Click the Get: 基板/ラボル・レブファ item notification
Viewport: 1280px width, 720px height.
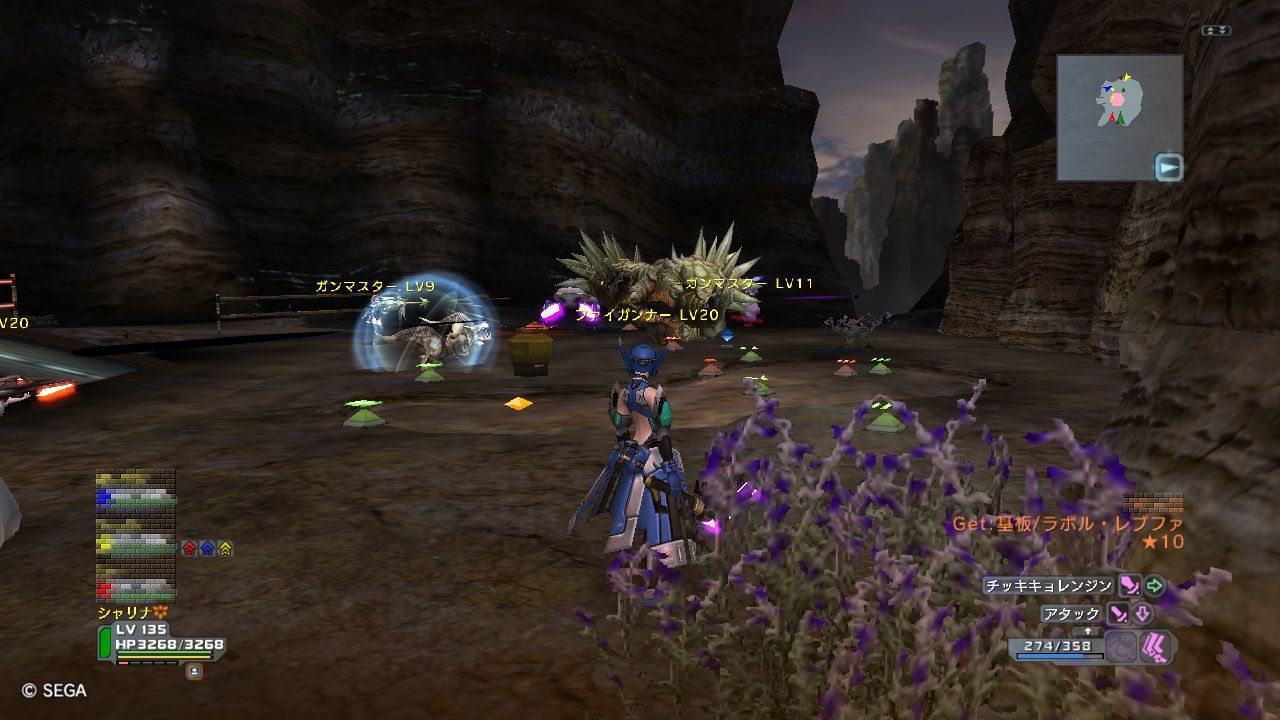1067,524
